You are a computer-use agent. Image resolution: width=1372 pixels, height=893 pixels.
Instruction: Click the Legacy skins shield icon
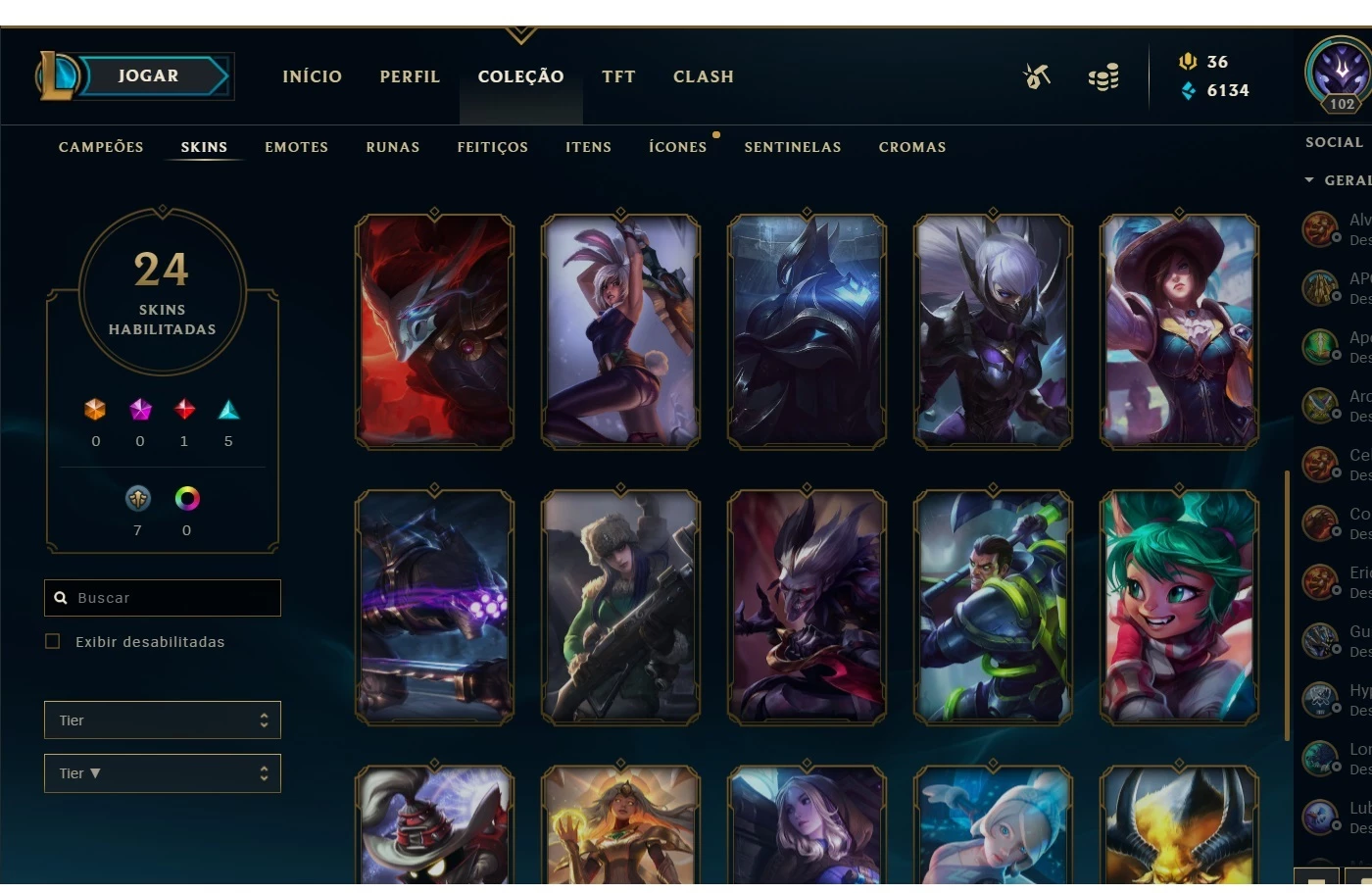click(137, 499)
